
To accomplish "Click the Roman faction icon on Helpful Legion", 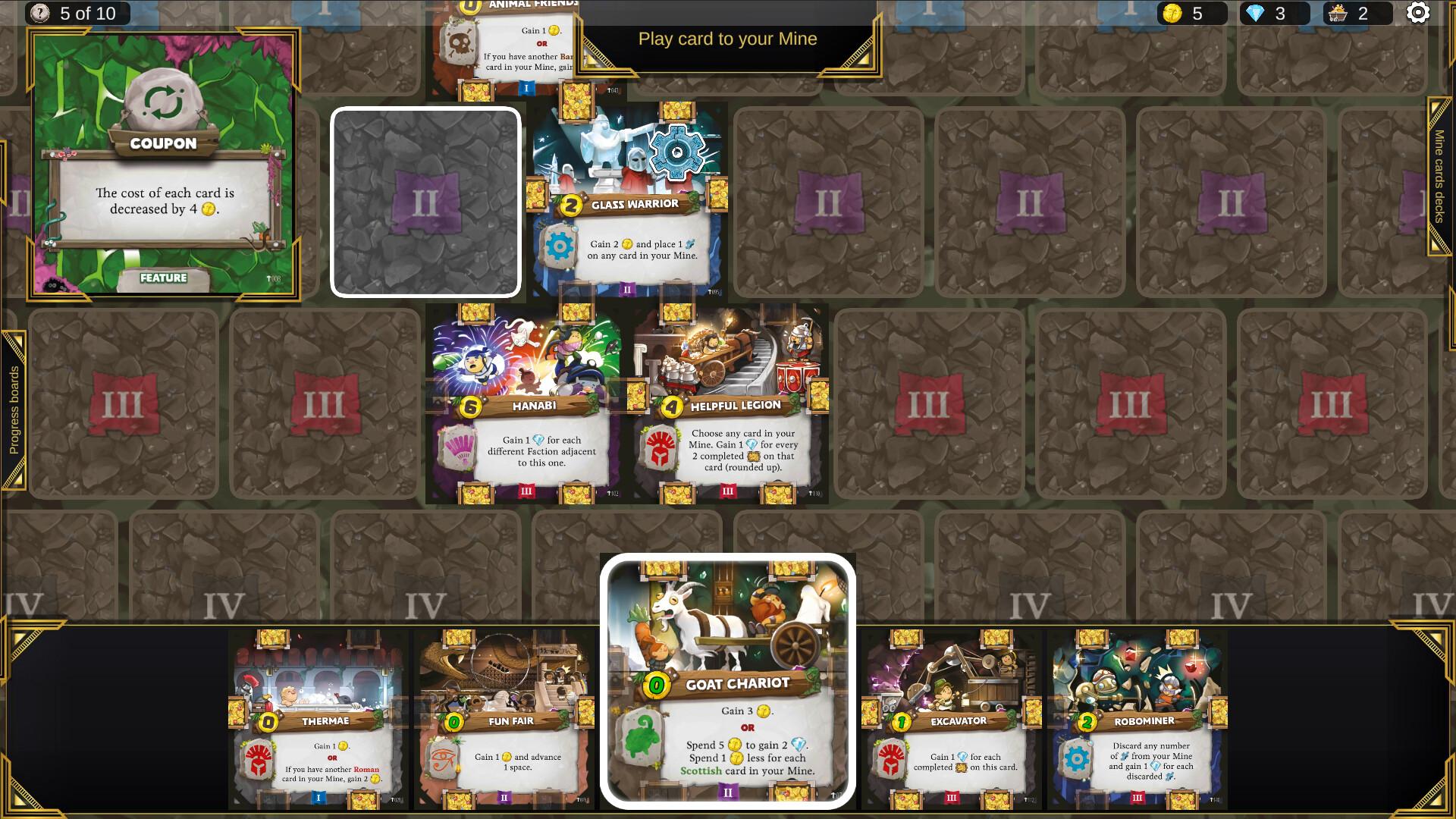I will [x=661, y=447].
